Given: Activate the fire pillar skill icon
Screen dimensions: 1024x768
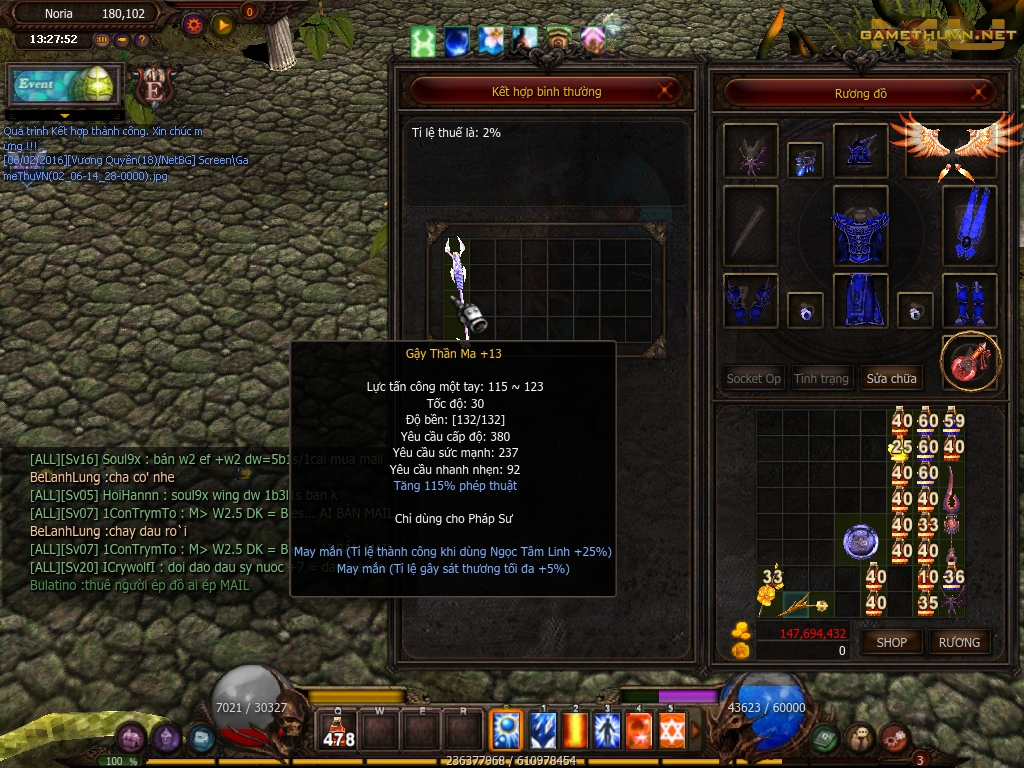Looking at the screenshot, I should pyautogui.click(x=574, y=731).
